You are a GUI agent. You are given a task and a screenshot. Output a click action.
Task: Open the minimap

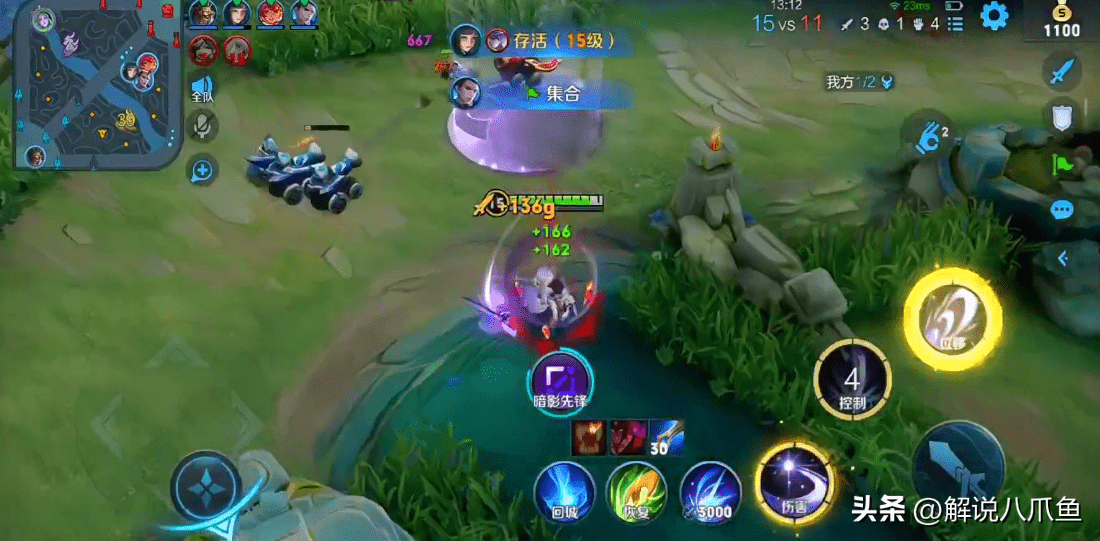click(98, 86)
